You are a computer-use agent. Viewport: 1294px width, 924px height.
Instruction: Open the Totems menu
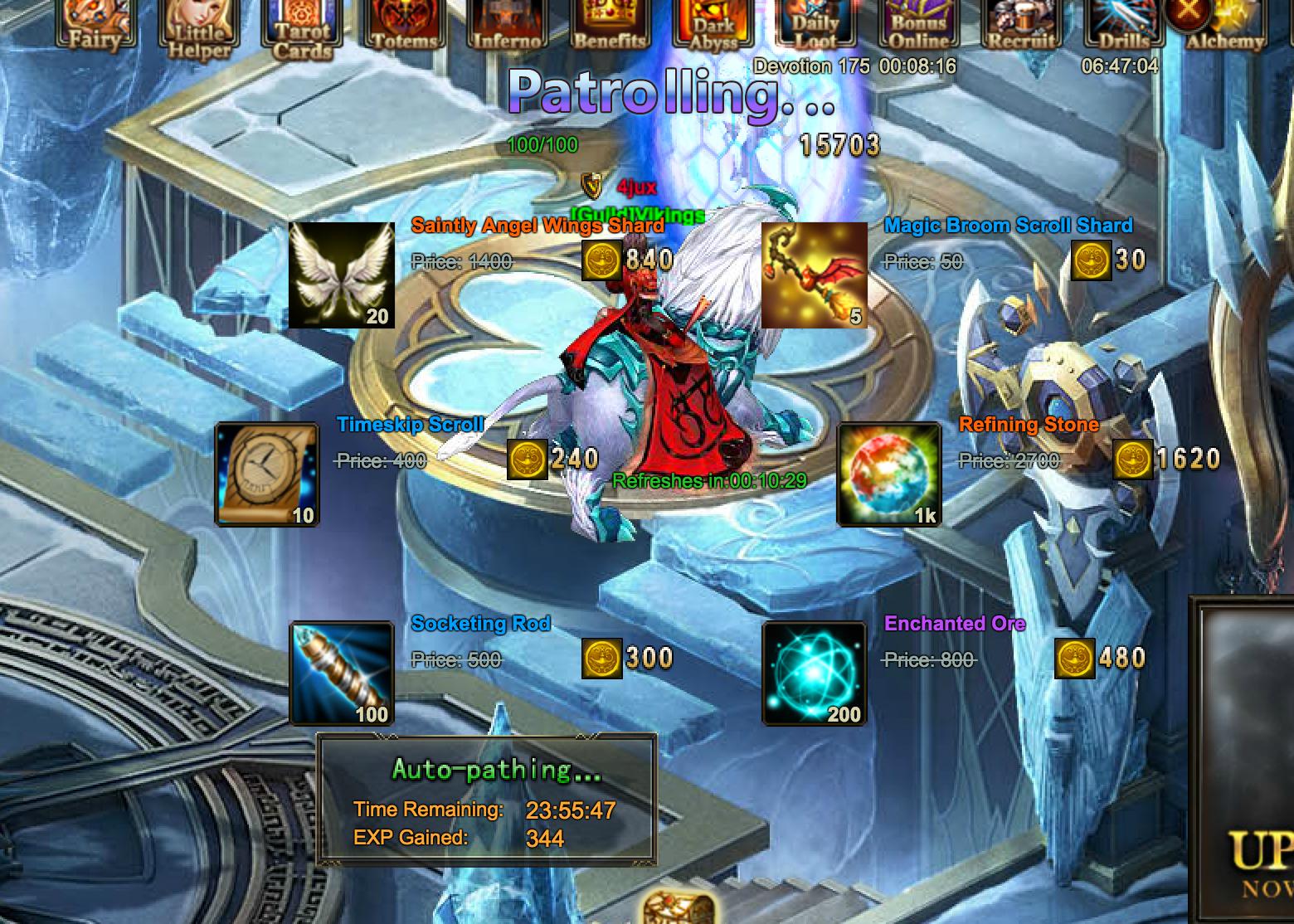tap(404, 23)
